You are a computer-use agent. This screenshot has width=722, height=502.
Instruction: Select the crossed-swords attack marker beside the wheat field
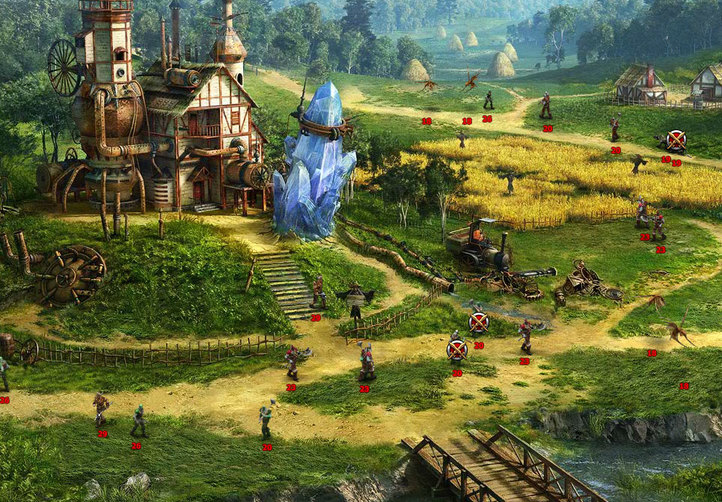(676, 140)
